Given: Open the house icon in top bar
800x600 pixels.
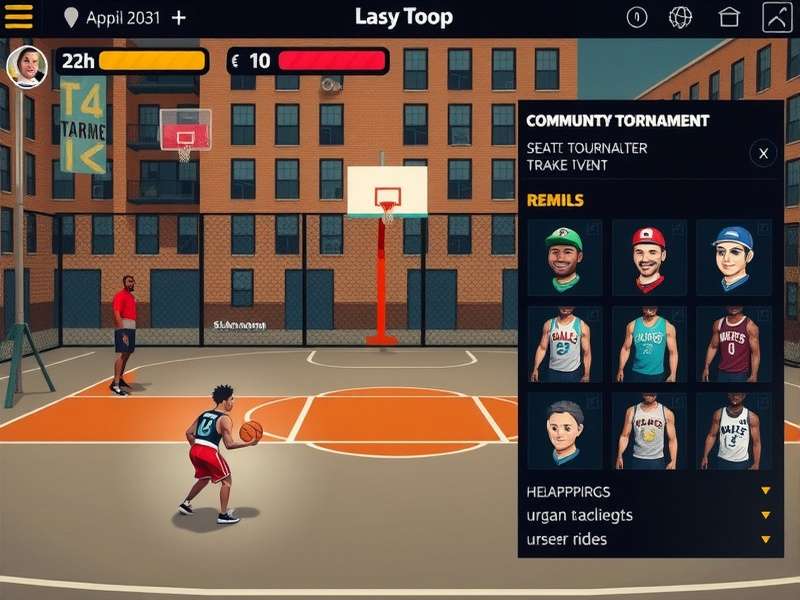Looking at the screenshot, I should [x=729, y=17].
